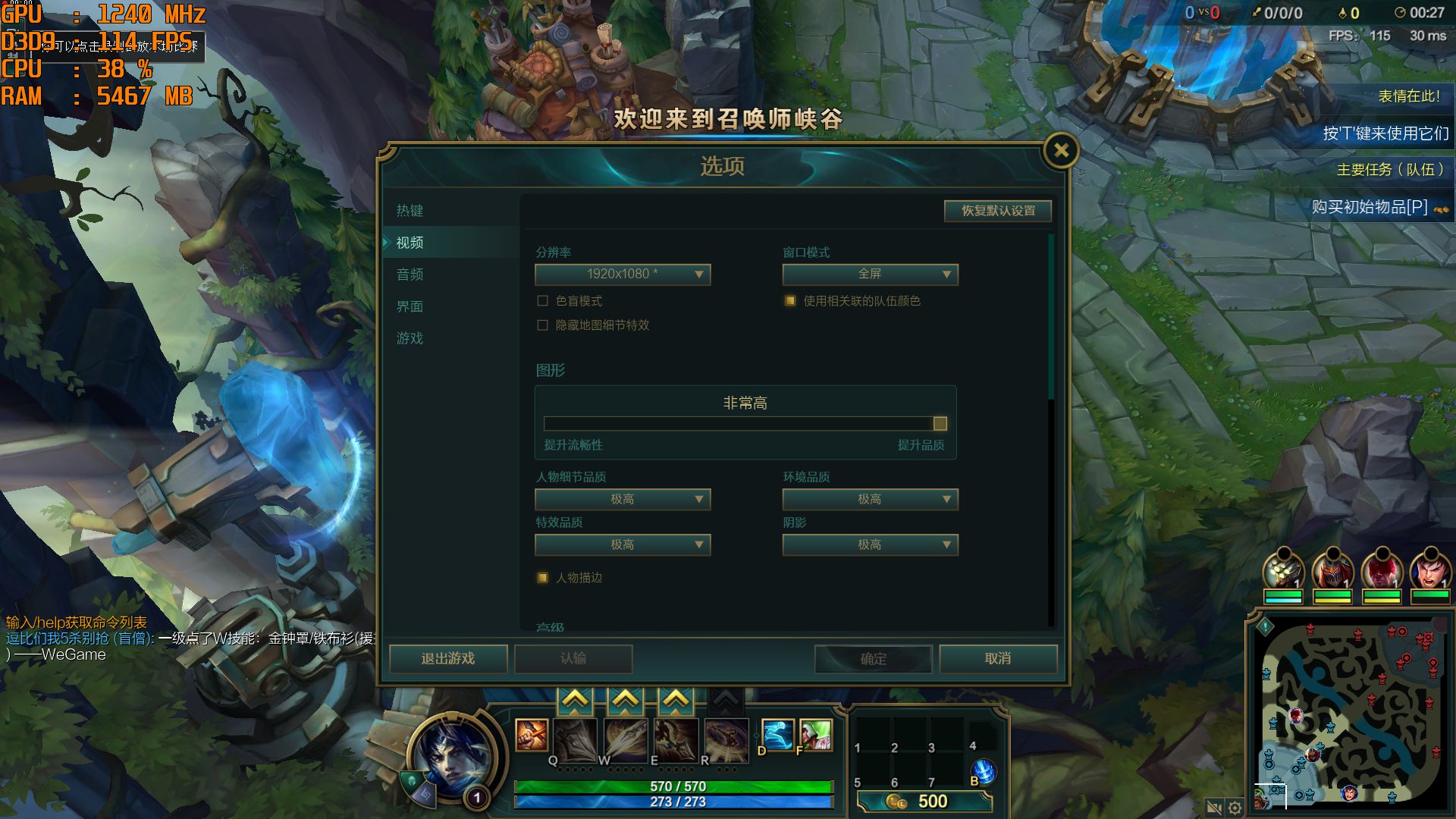The height and width of the screenshot is (819, 1456).
Task: Click the 恢复默认设置 button
Action: [x=997, y=211]
